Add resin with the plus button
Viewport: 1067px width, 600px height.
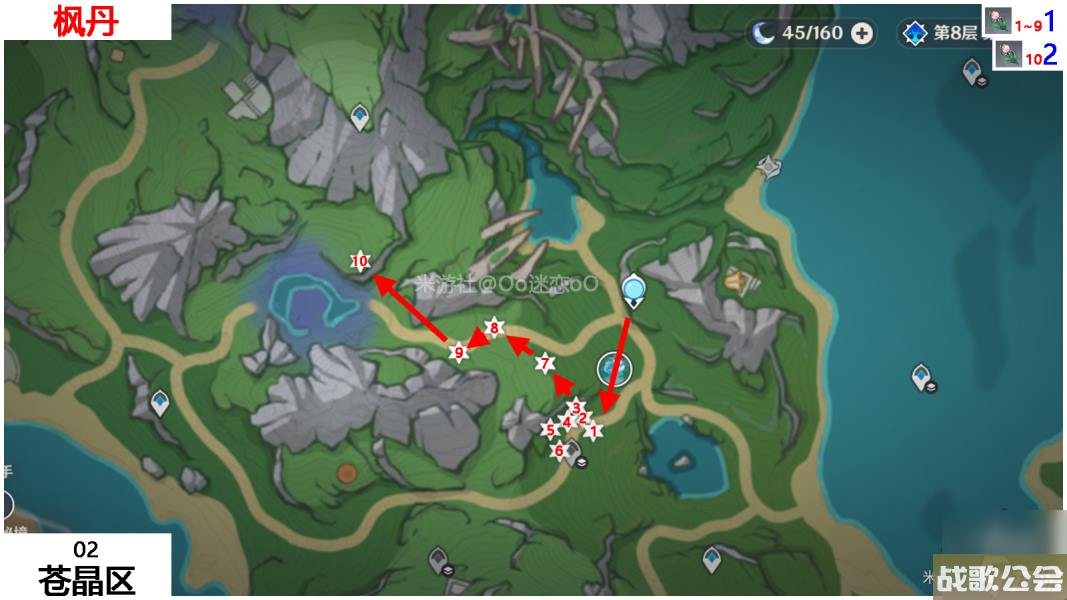coord(862,34)
